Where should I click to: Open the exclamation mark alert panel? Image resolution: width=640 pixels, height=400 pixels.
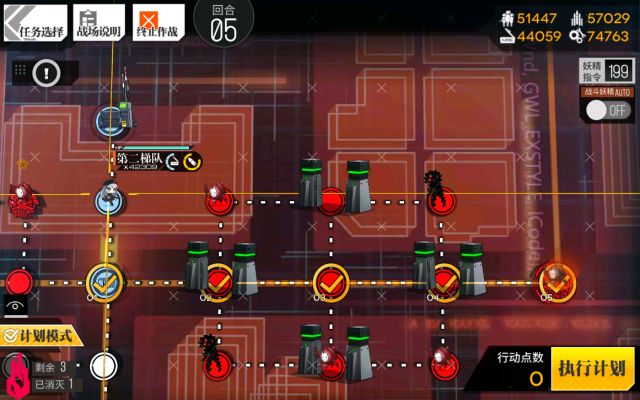tap(47, 72)
